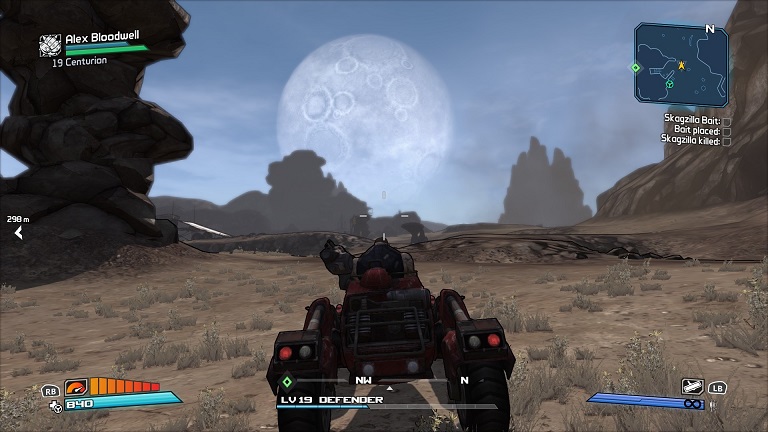Click the green objective diamond beside the minimap
Image resolution: width=768 pixels, height=432 pixels.
(635, 68)
